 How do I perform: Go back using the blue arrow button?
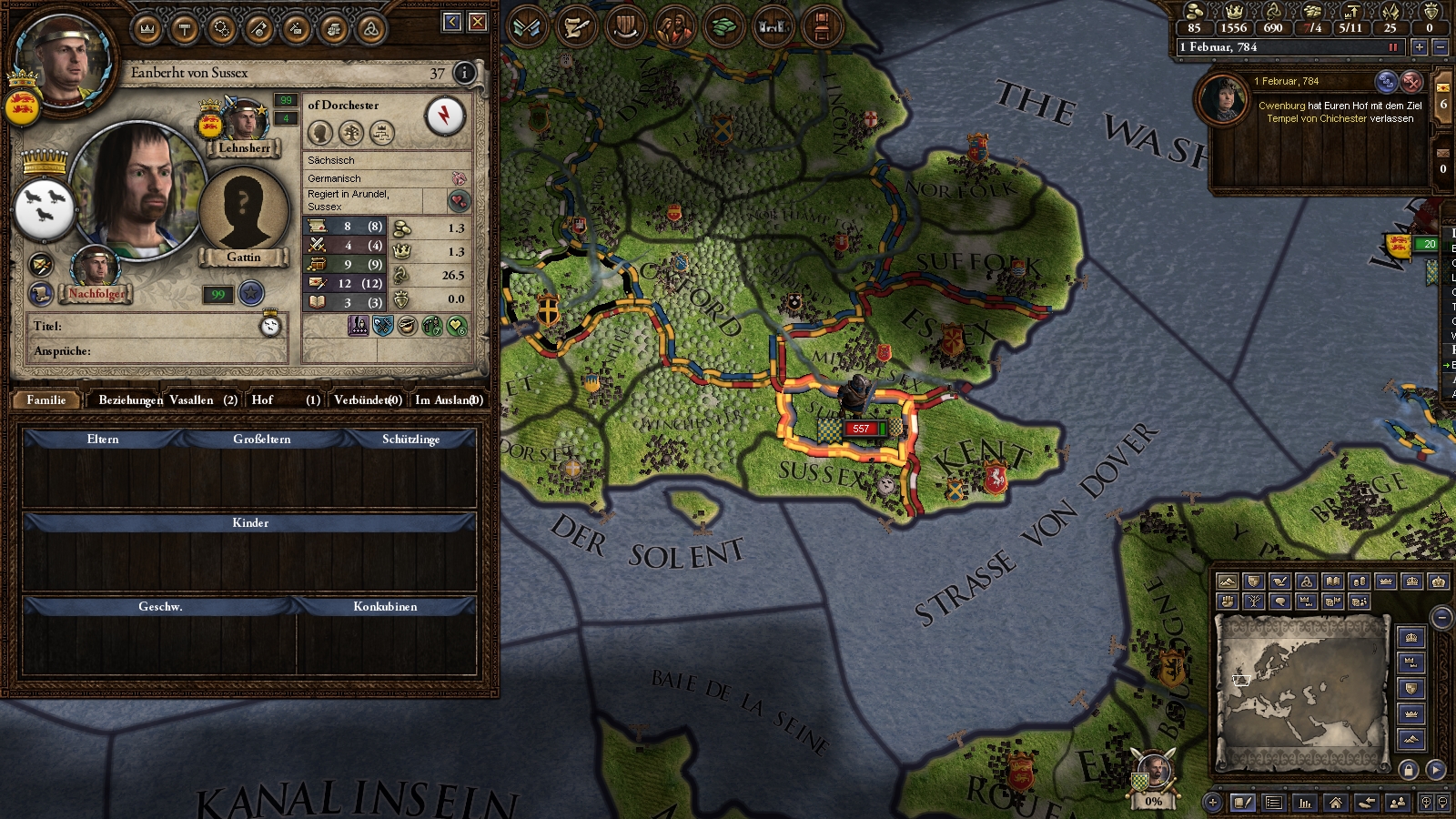coord(452,22)
